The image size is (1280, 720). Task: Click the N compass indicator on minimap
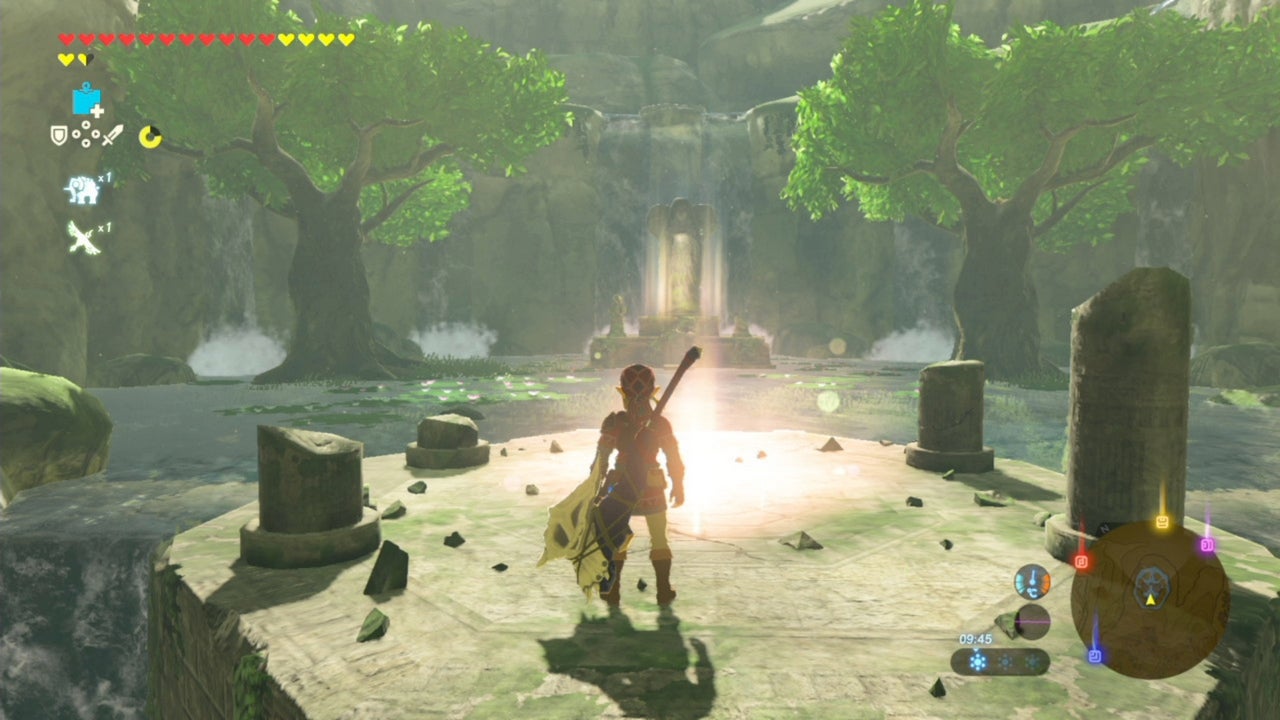[x=1104, y=528]
